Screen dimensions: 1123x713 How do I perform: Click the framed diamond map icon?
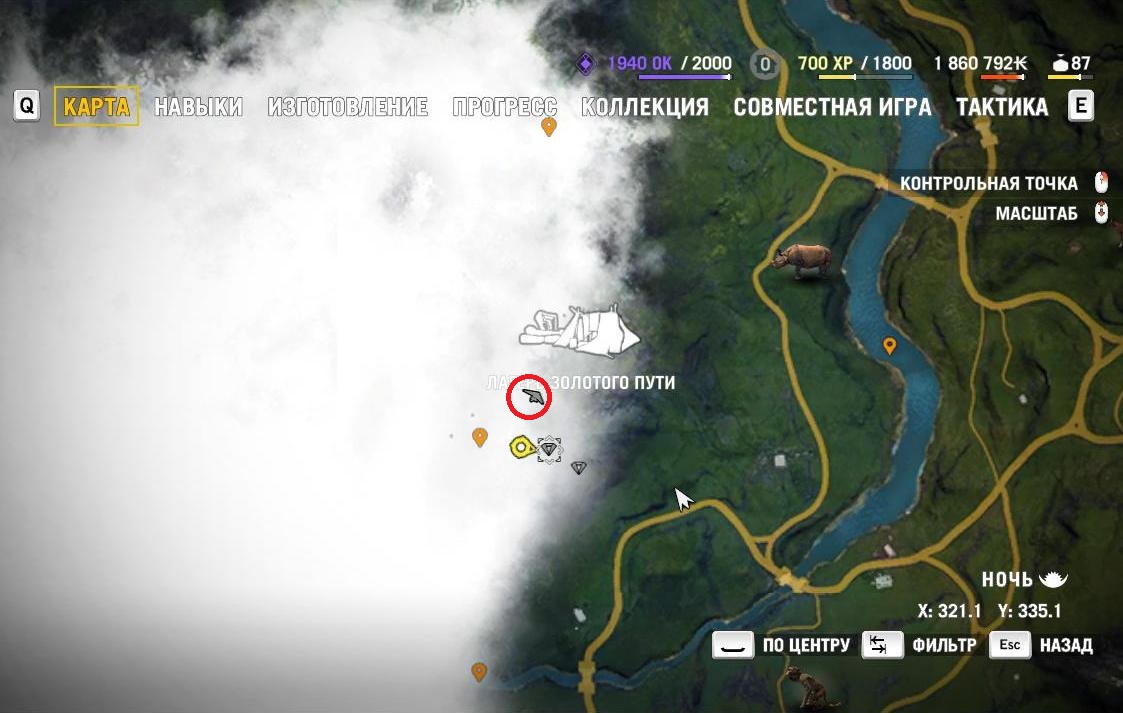548,450
